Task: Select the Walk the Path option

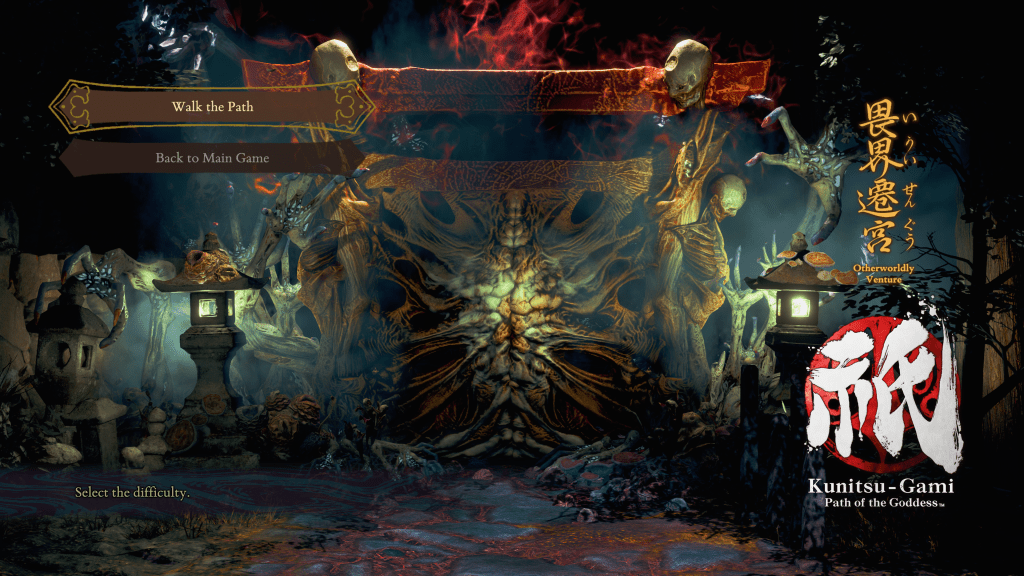Action: coord(212,106)
